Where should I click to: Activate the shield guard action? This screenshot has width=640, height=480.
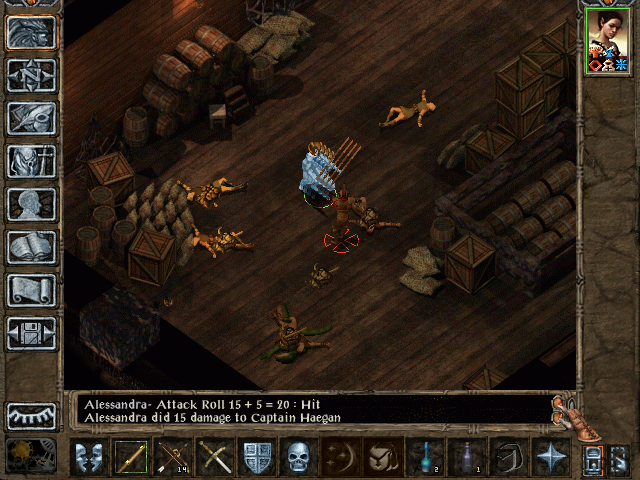(257, 457)
